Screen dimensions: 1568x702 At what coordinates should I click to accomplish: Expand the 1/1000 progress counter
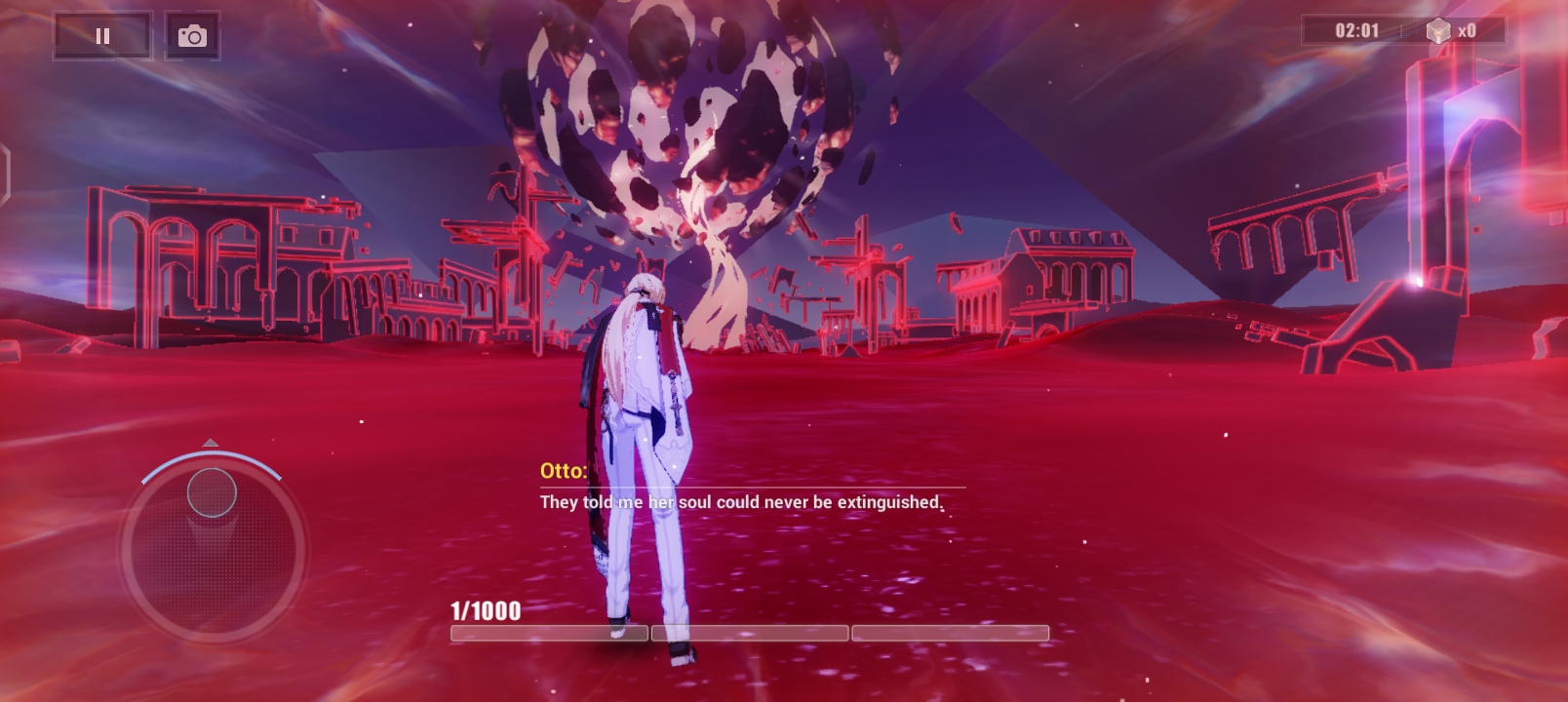[485, 612]
